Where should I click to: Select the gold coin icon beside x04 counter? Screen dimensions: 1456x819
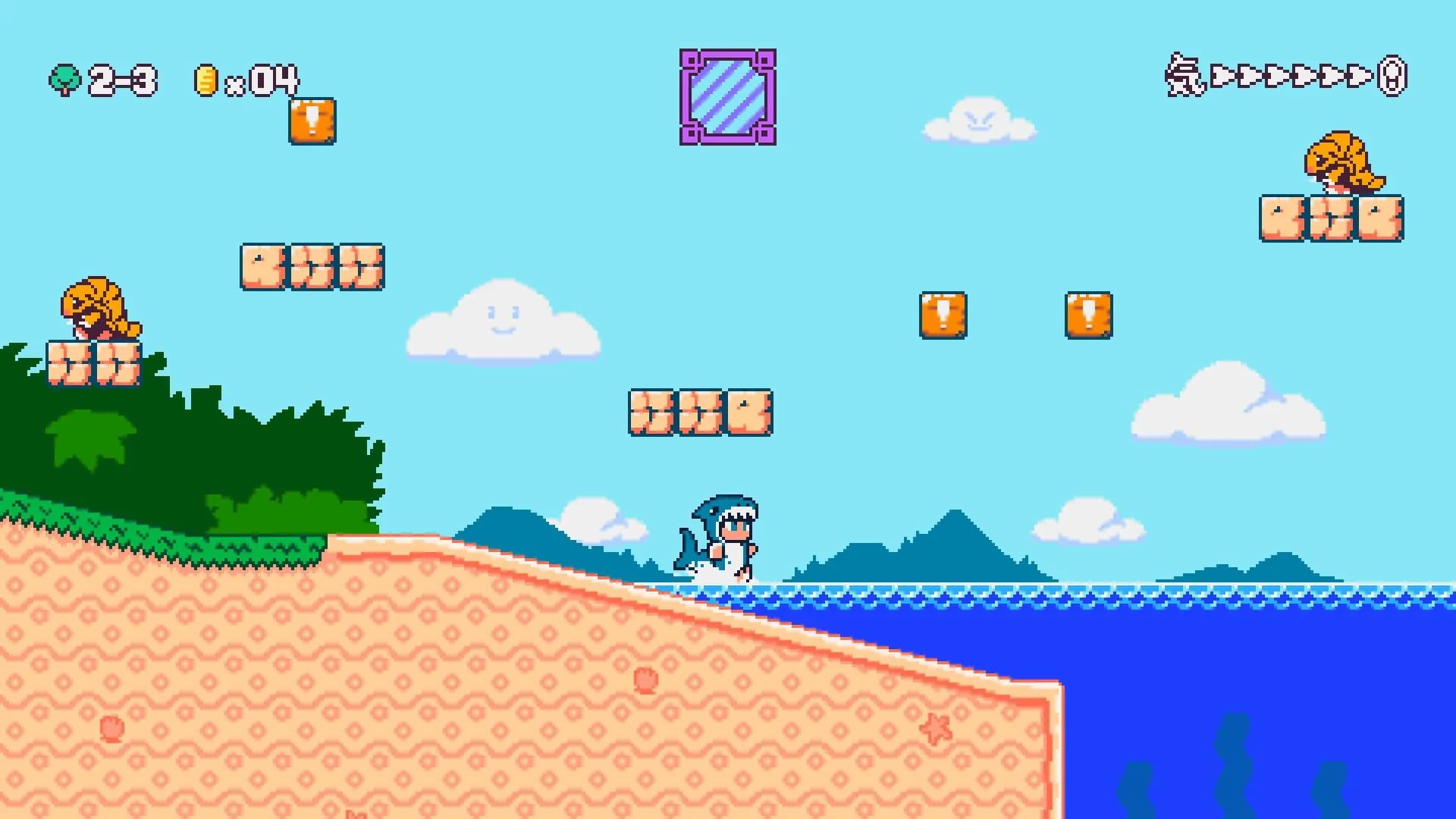pos(205,78)
